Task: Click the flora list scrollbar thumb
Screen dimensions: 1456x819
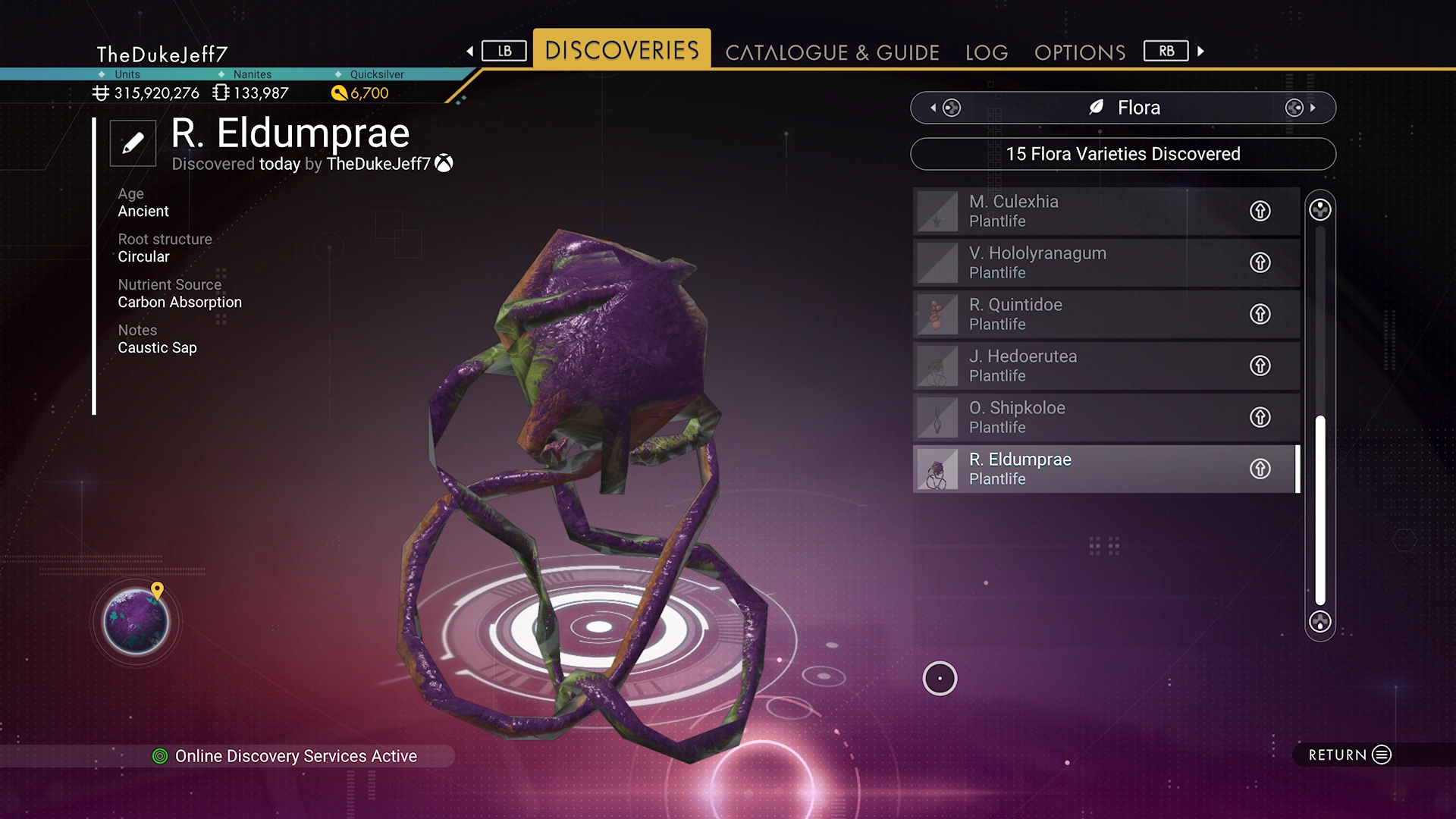Action: click(1319, 510)
